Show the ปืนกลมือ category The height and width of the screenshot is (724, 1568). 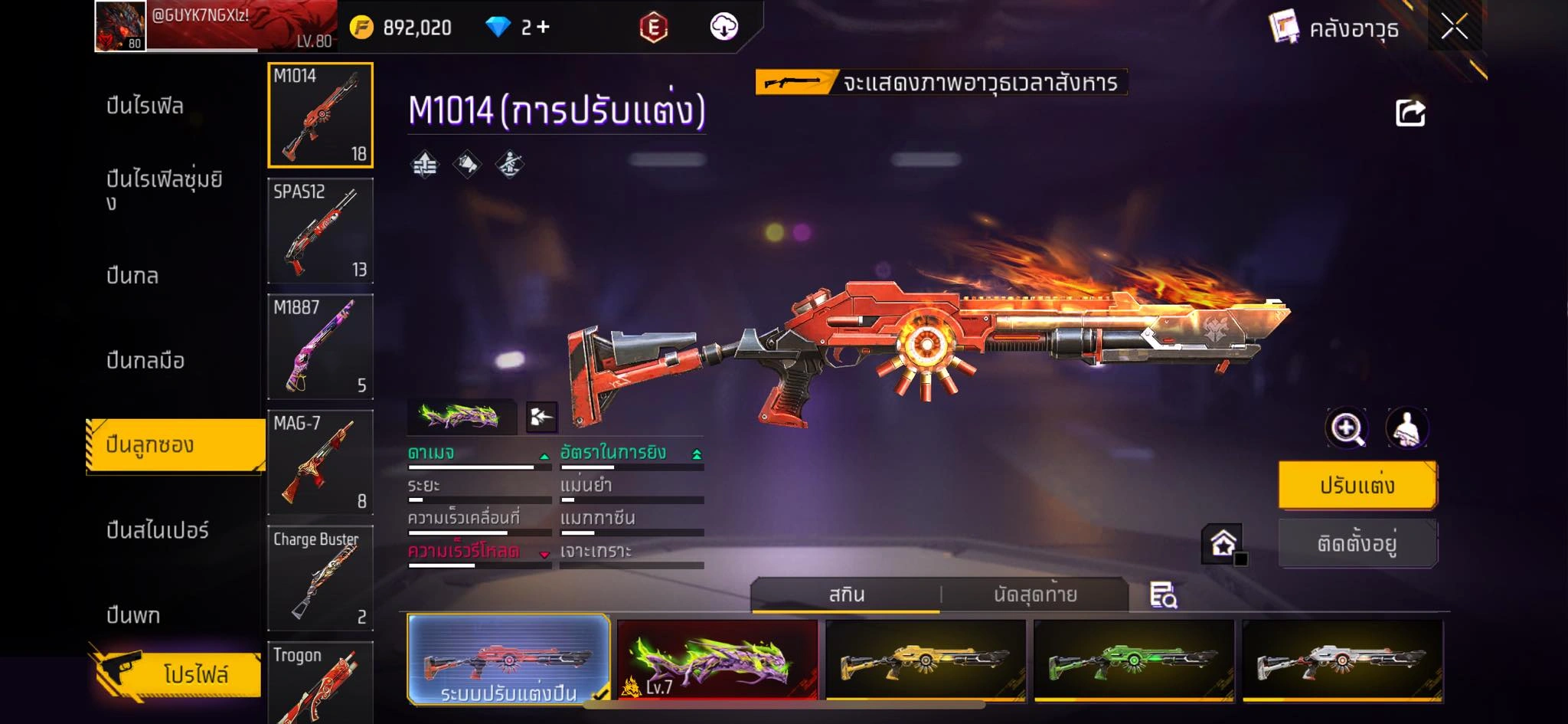(145, 360)
